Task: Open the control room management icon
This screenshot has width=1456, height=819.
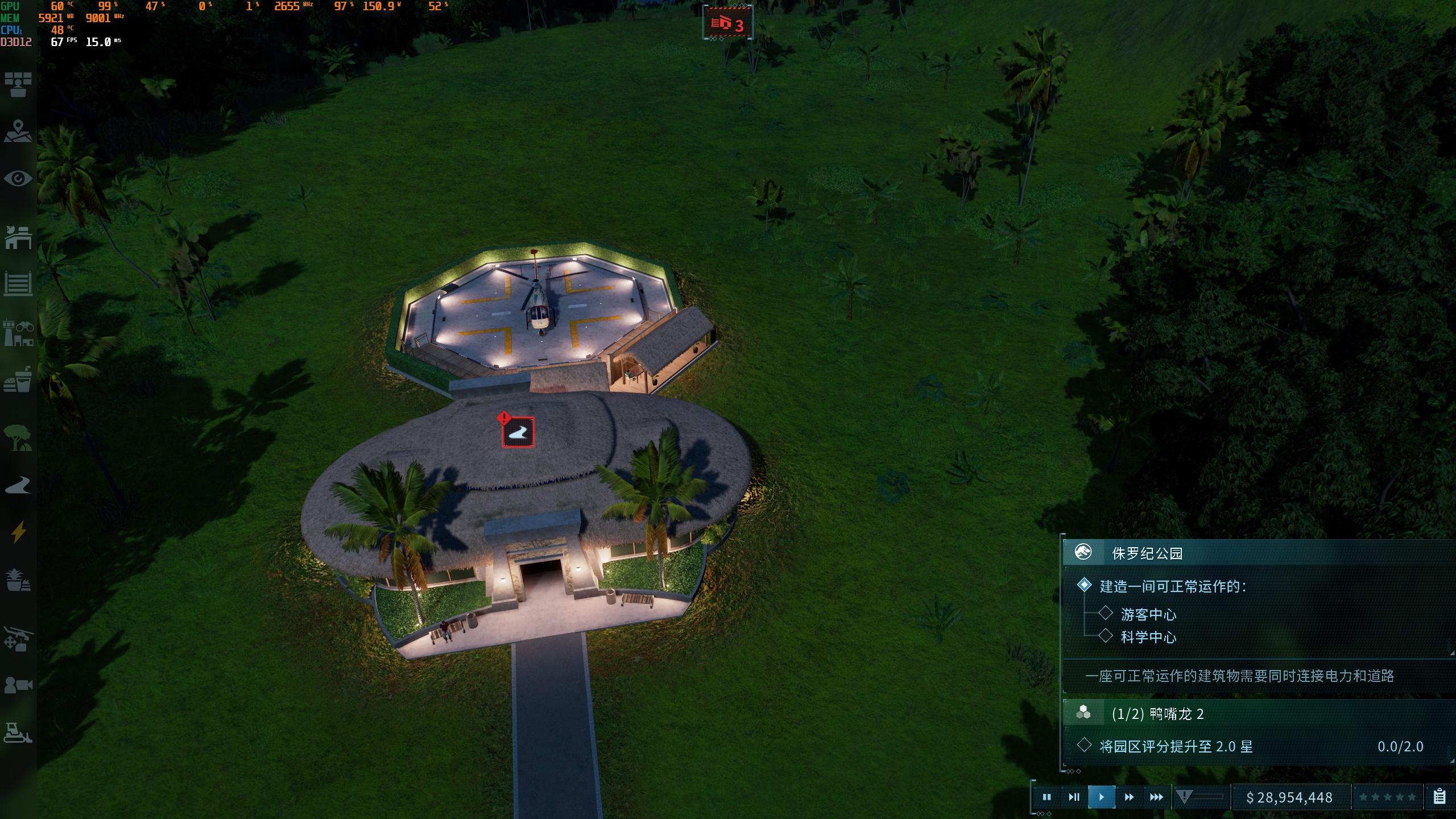Action: (x=18, y=84)
